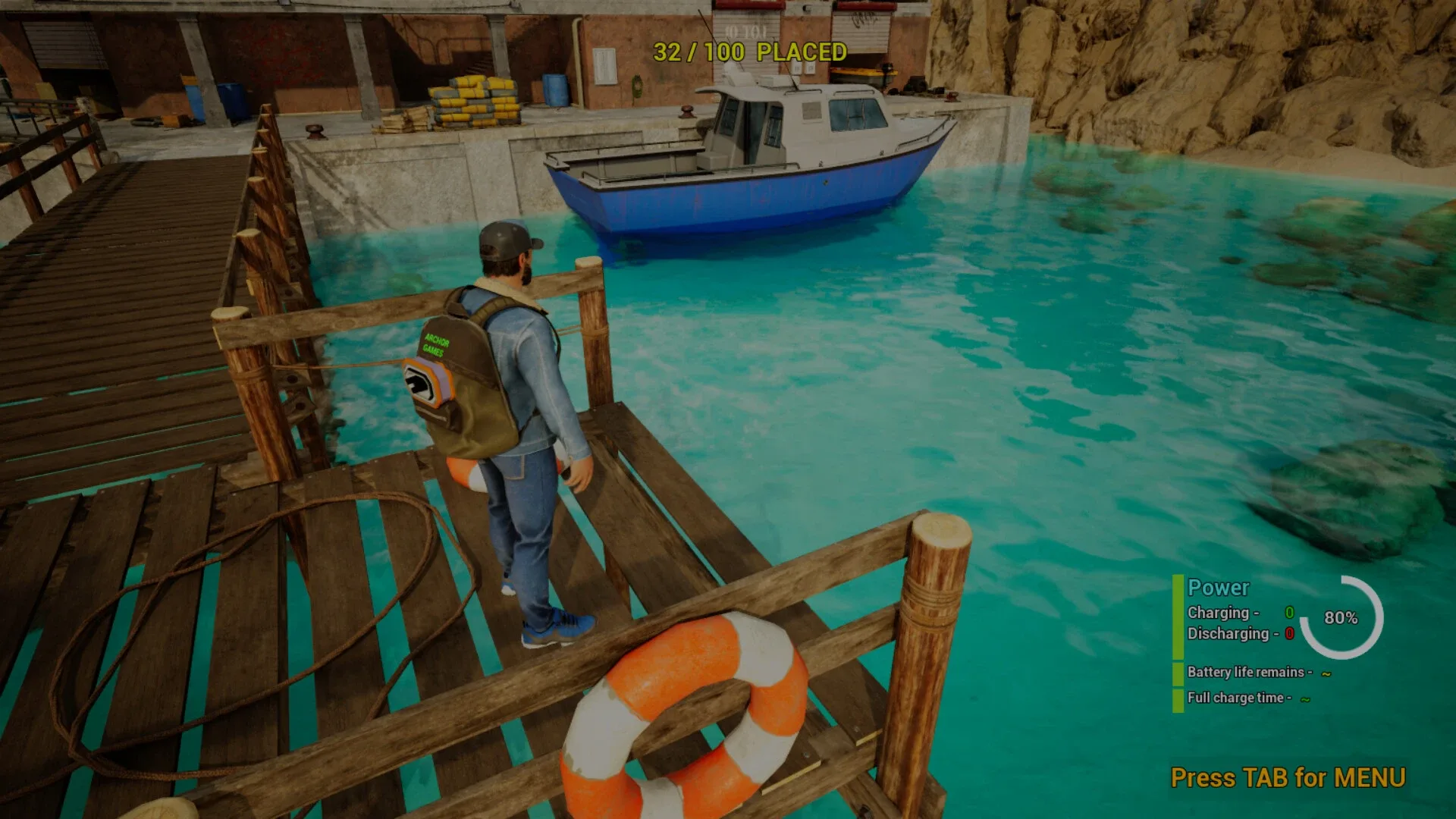1456x819 pixels.
Task: Click the Full charge time indicator bar
Action: [1178, 698]
